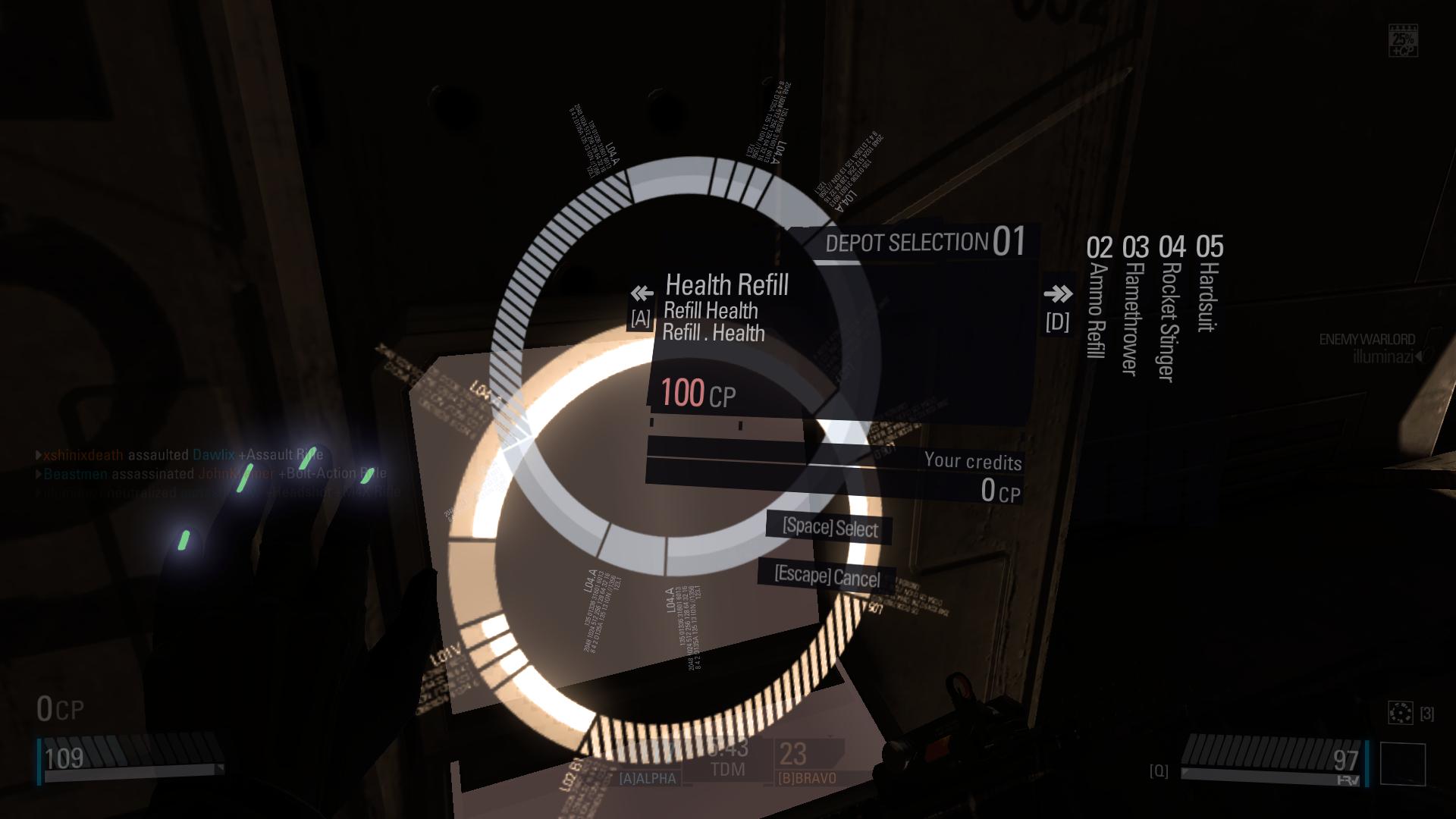The image size is (1456, 819).
Task: Go to the next depot item arrow
Action: point(1058,294)
